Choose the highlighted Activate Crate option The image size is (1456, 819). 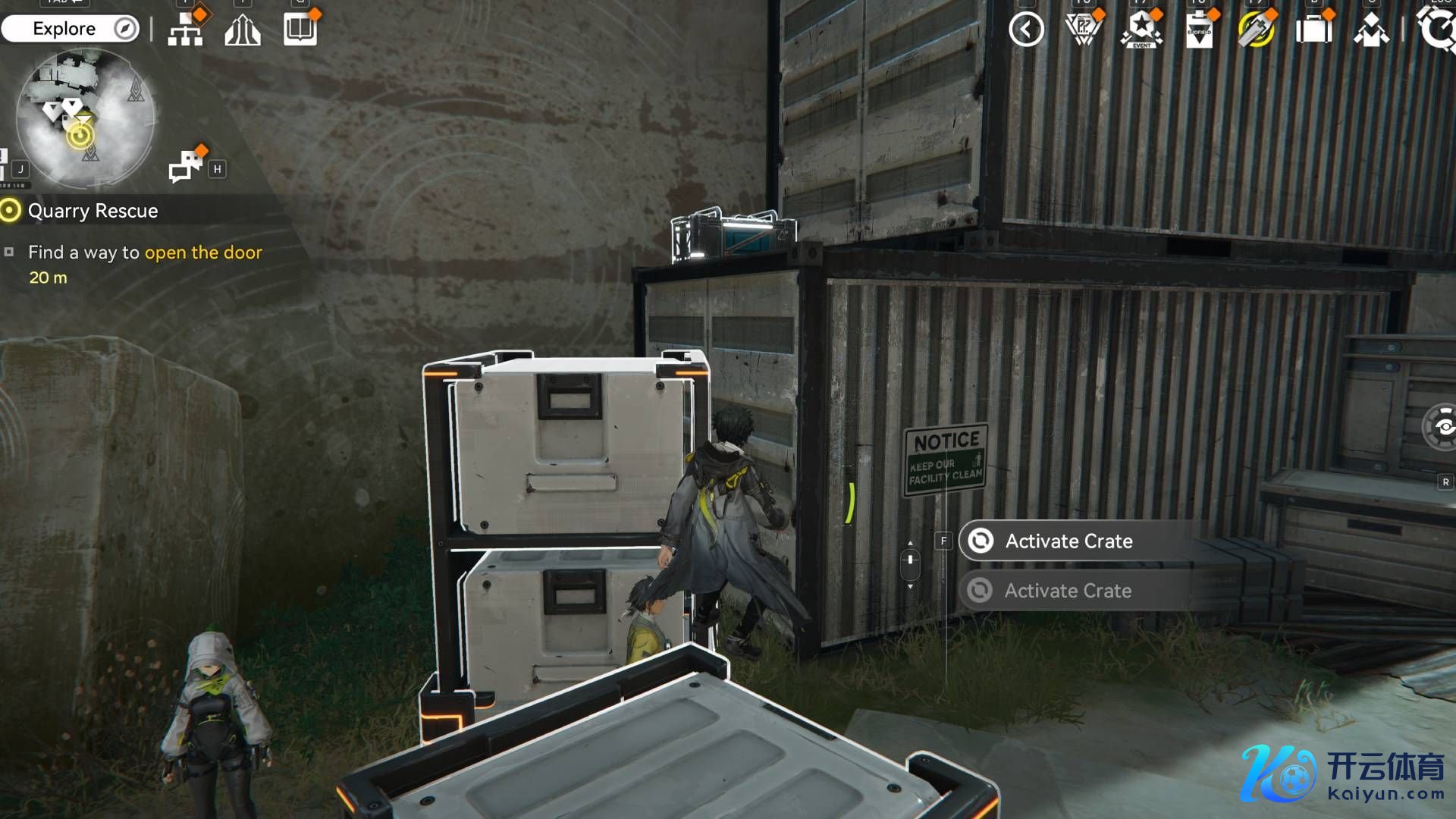[x=1068, y=541]
